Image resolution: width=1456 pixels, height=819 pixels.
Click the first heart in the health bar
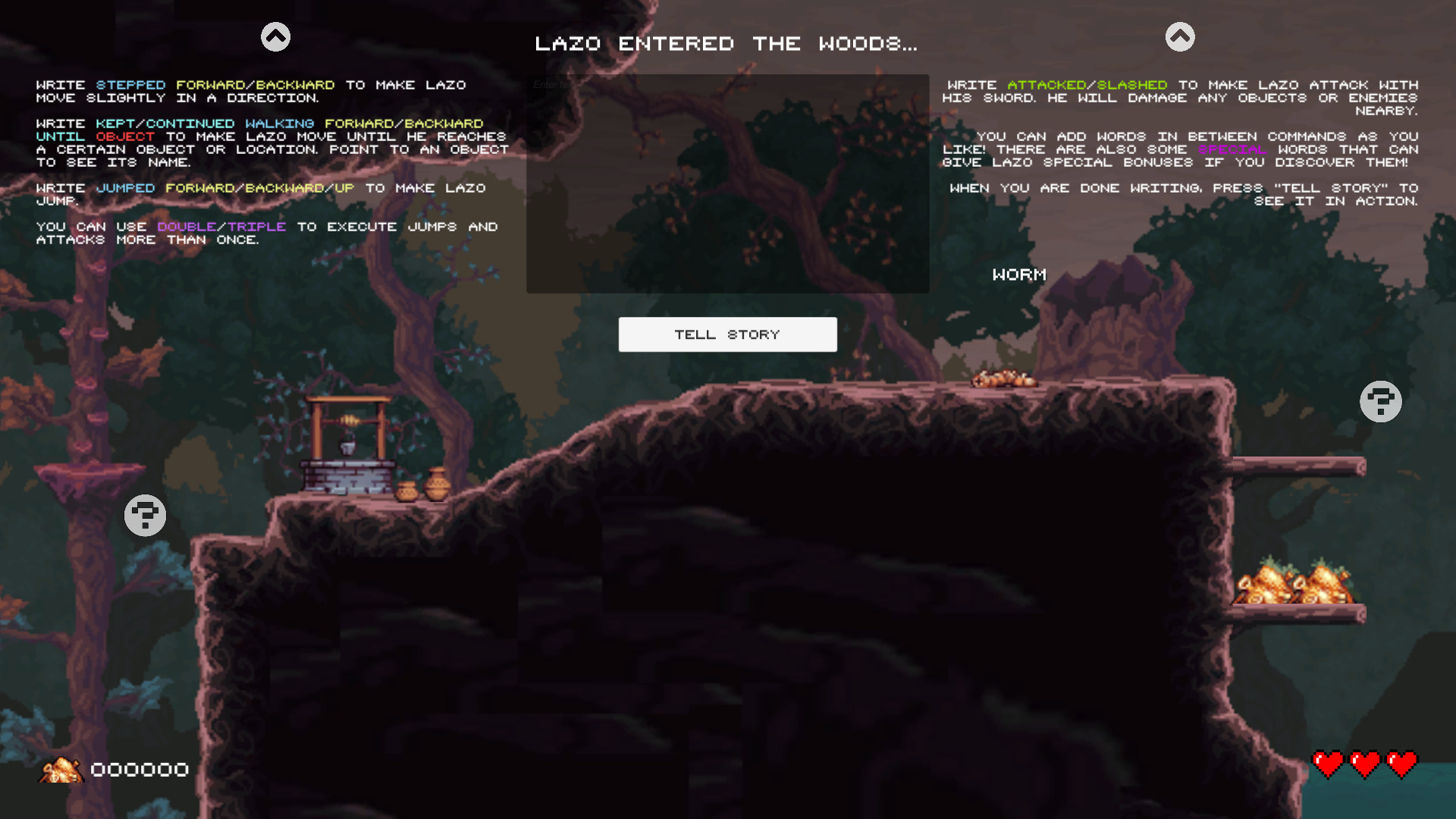tap(1328, 764)
